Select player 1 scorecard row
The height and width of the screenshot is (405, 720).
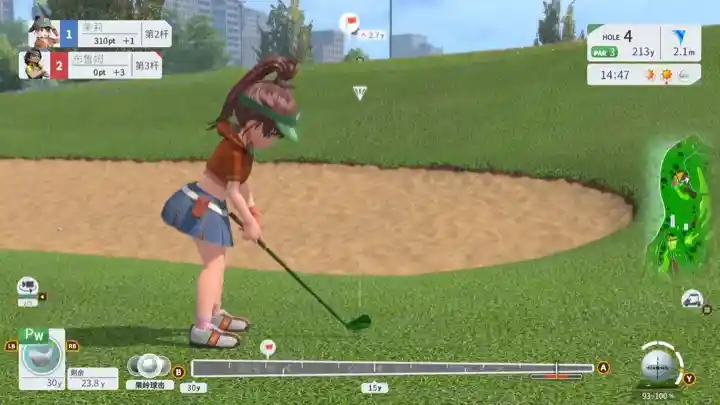(98, 34)
